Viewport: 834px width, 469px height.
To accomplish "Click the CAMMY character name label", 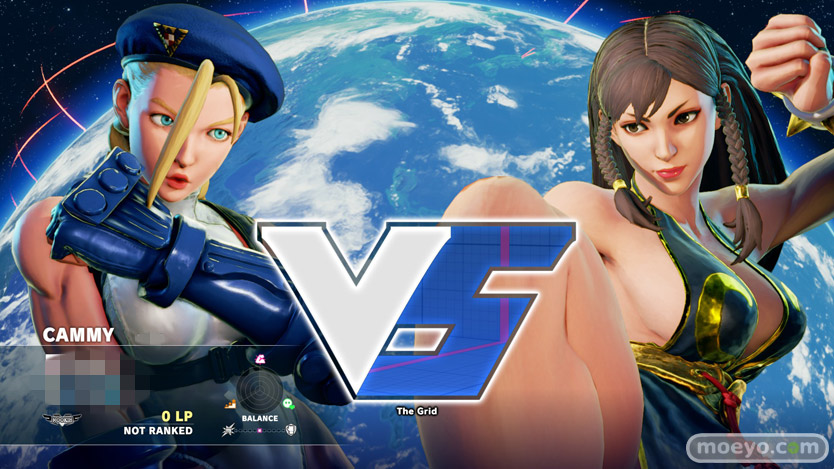I will point(79,335).
